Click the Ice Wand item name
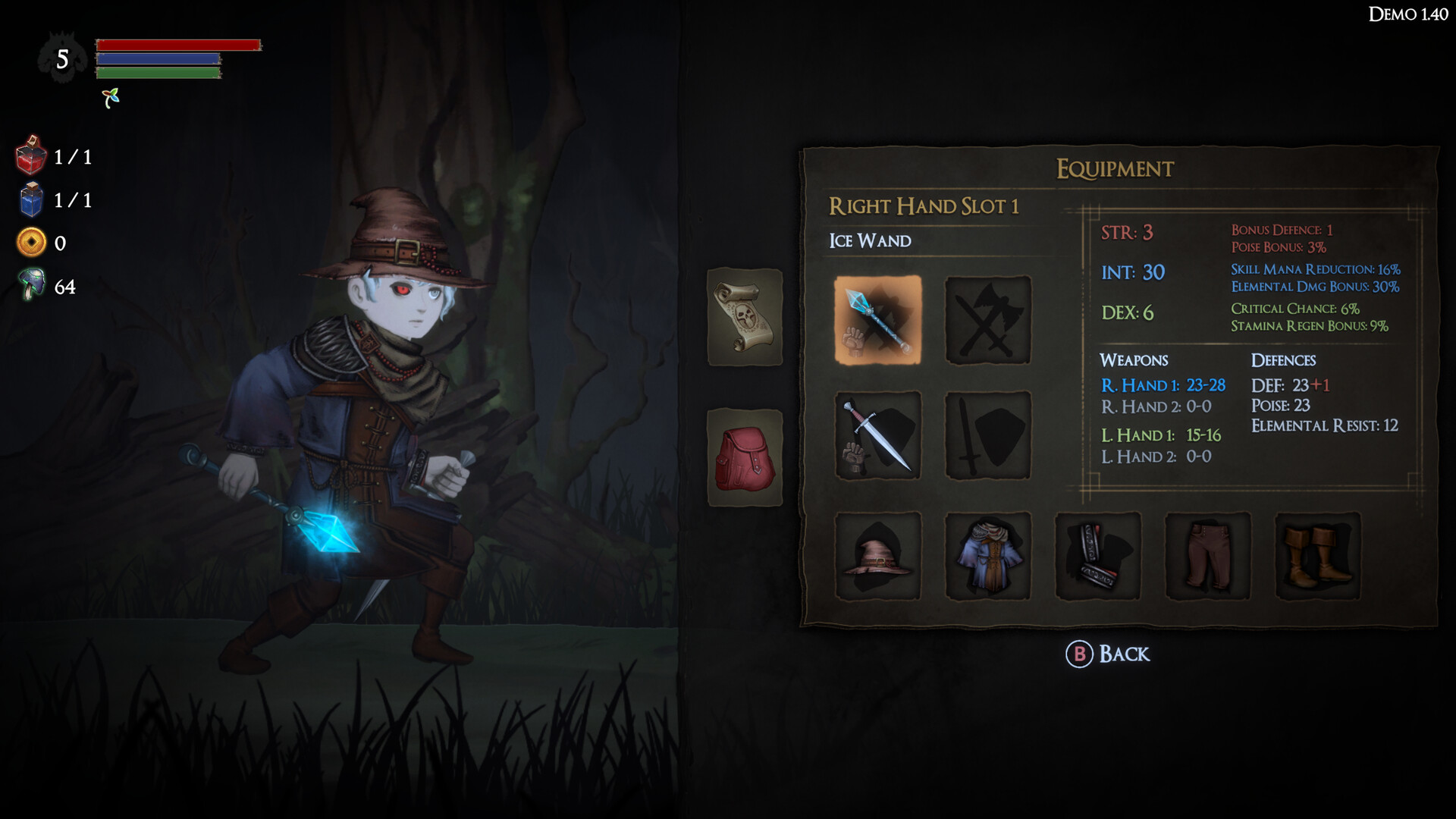Viewport: 1456px width, 819px height. click(x=870, y=240)
